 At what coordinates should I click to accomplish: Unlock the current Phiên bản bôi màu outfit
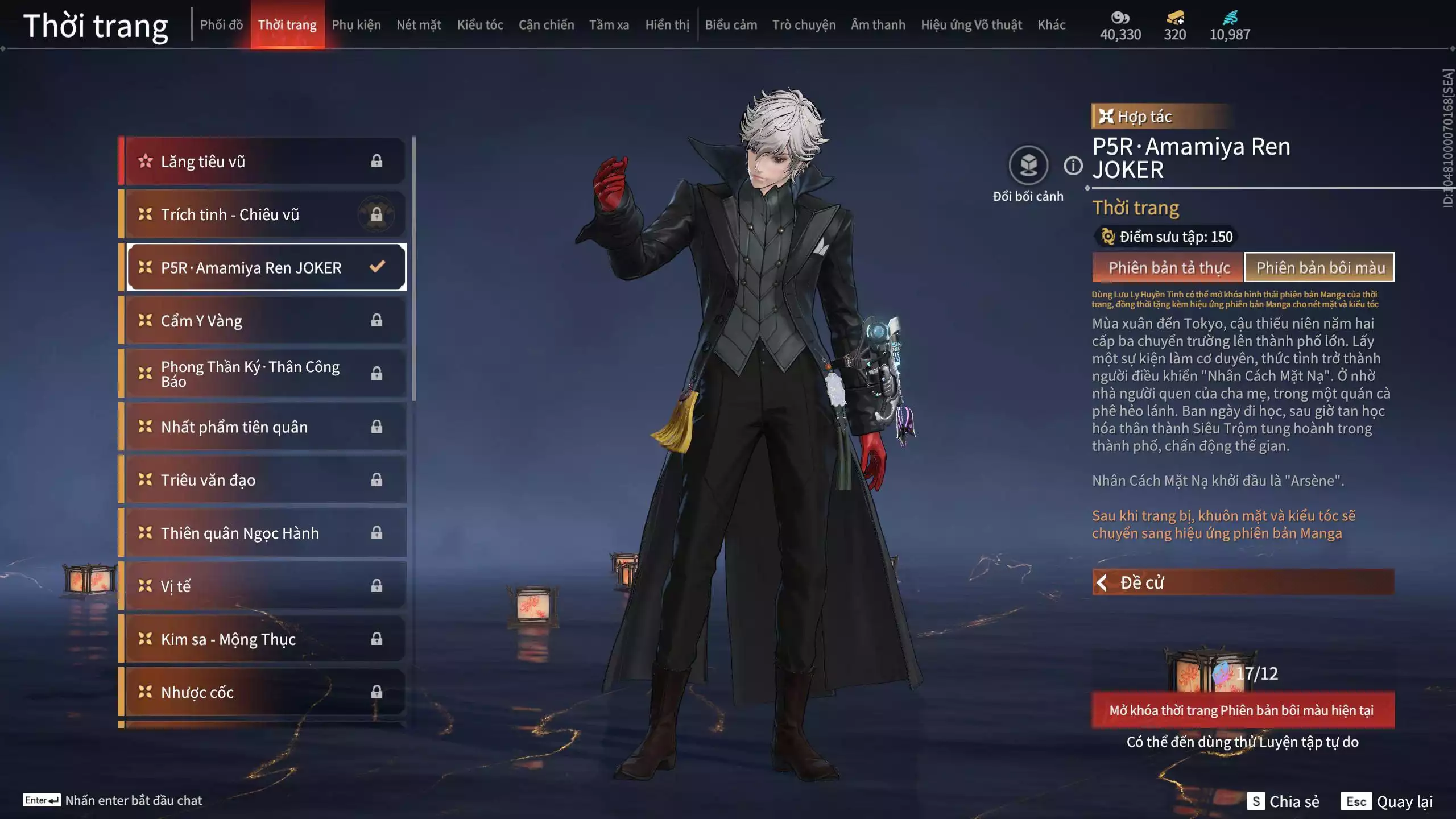[1243, 710]
